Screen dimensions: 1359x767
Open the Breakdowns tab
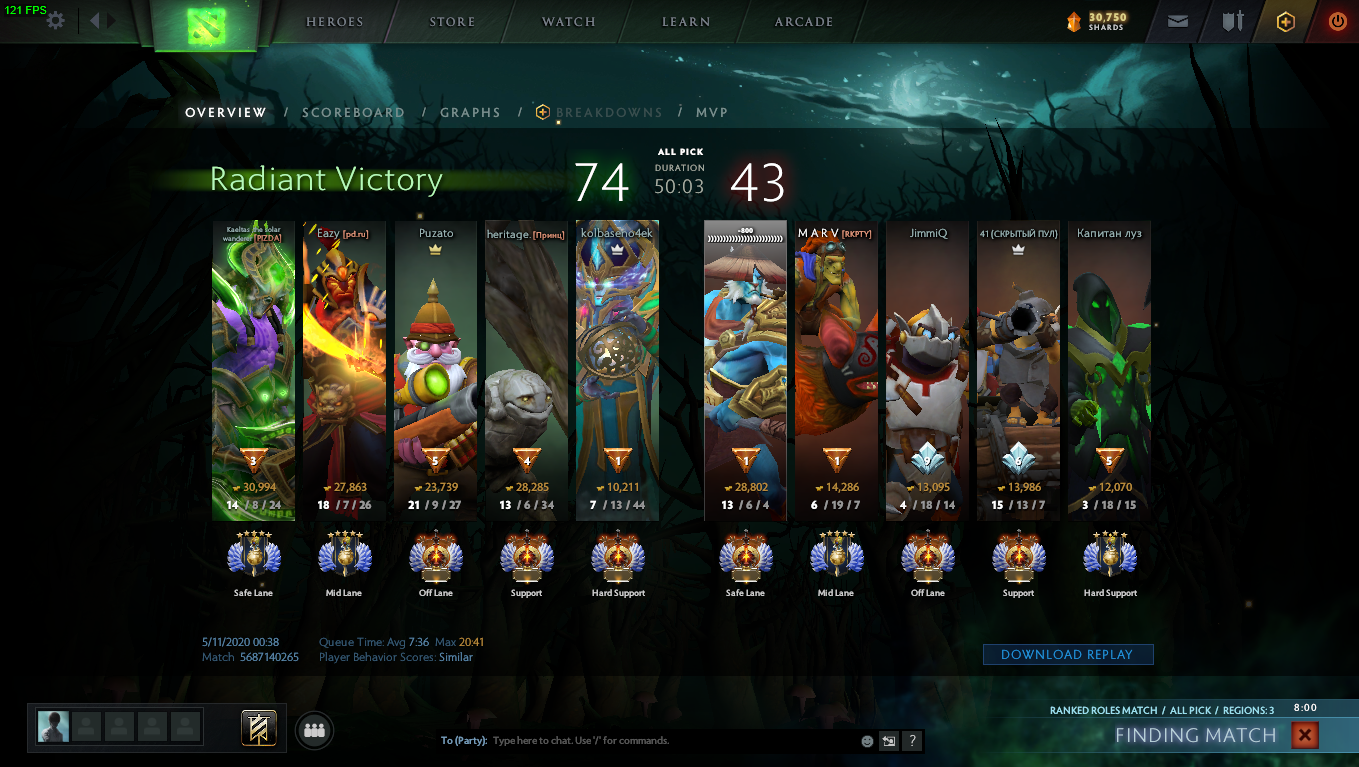(x=608, y=113)
